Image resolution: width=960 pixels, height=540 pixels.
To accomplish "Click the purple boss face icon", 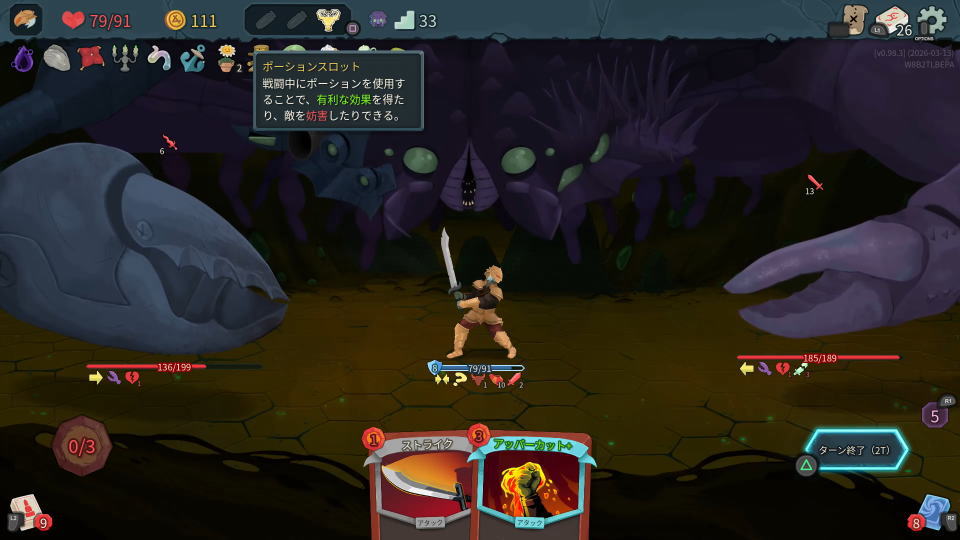I will [x=378, y=20].
